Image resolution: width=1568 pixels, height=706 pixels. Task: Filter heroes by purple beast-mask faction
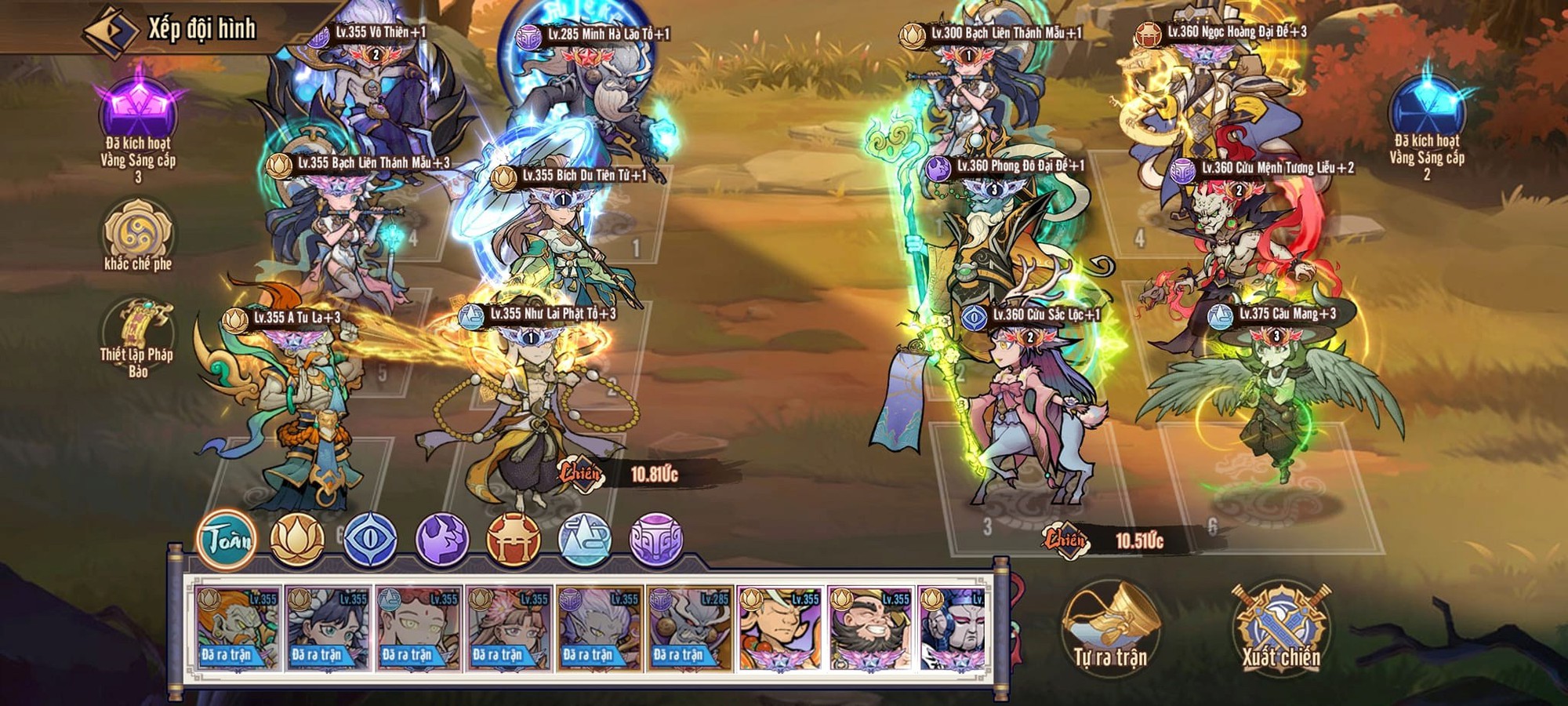tap(657, 539)
